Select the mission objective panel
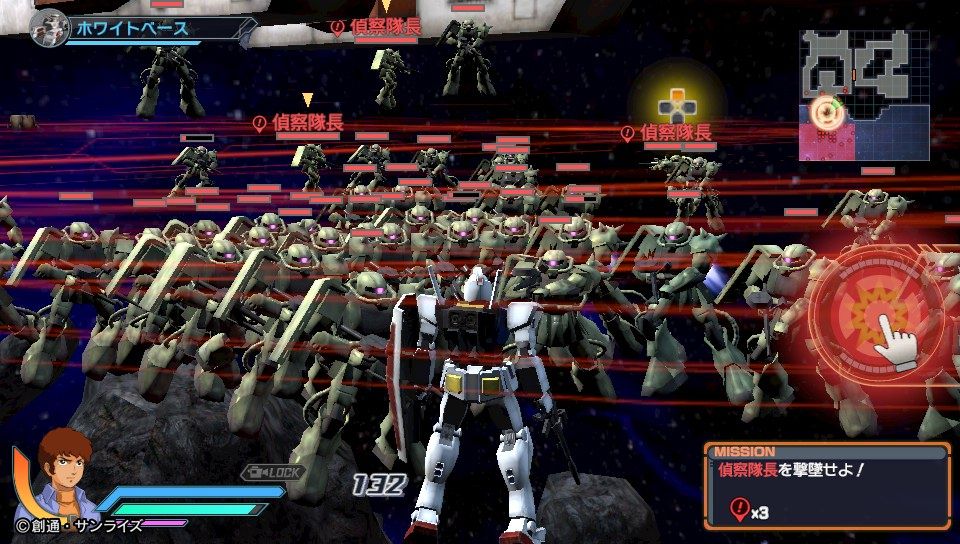Viewport: 960px width, 544px height. [x=826, y=486]
